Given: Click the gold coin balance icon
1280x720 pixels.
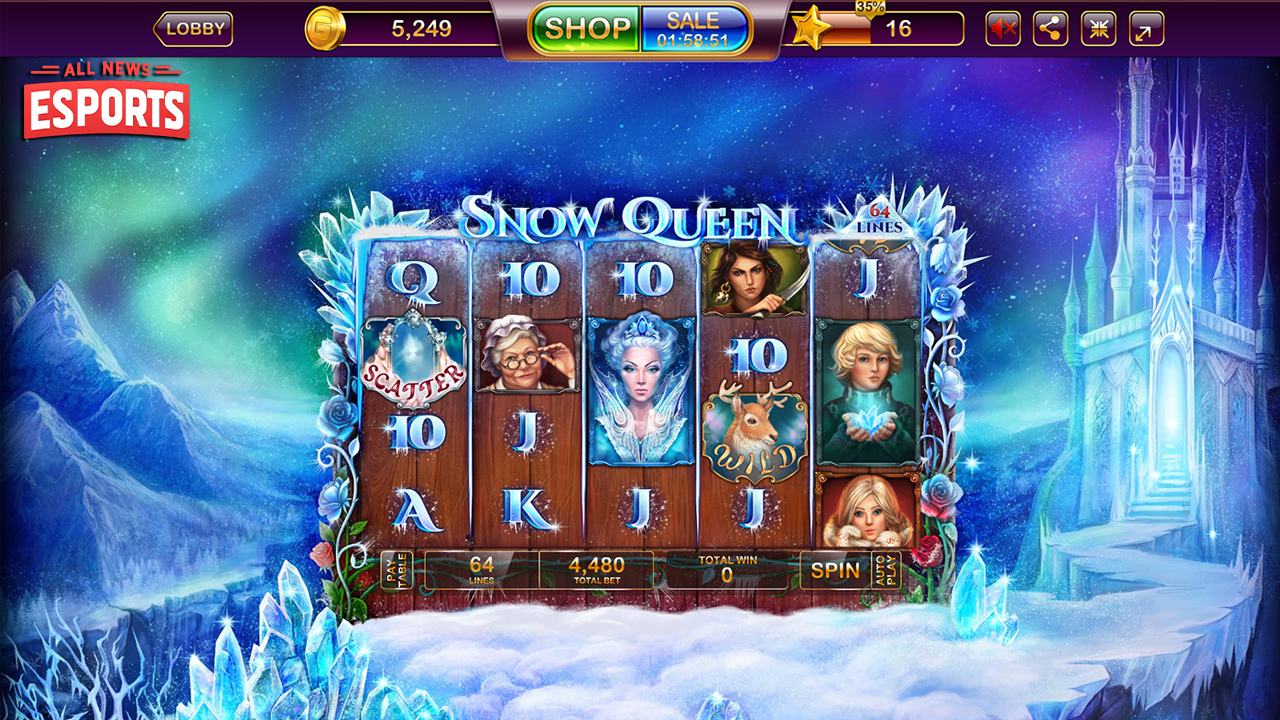Looking at the screenshot, I should [324, 28].
